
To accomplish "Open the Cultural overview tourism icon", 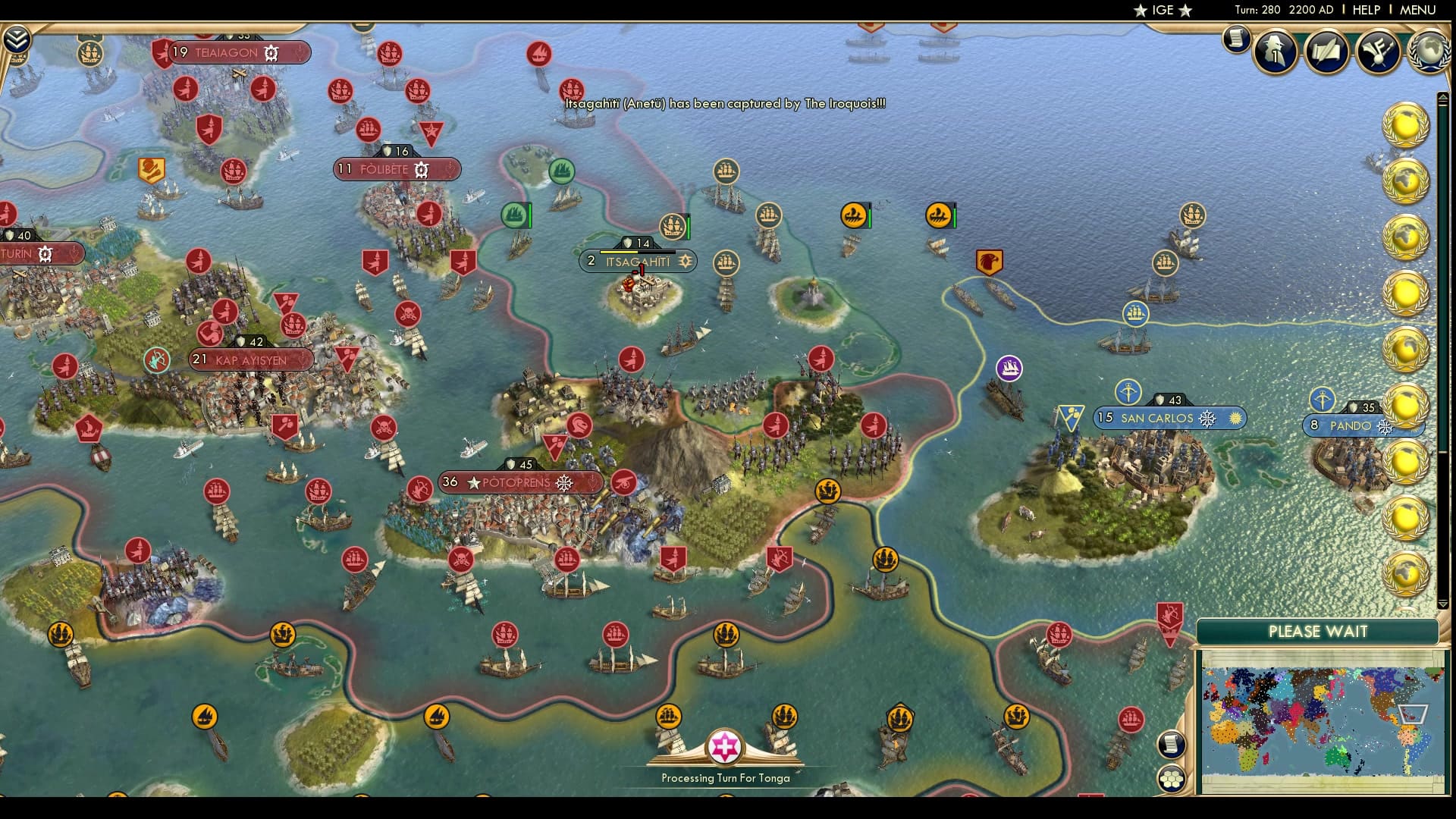I will click(x=1379, y=49).
